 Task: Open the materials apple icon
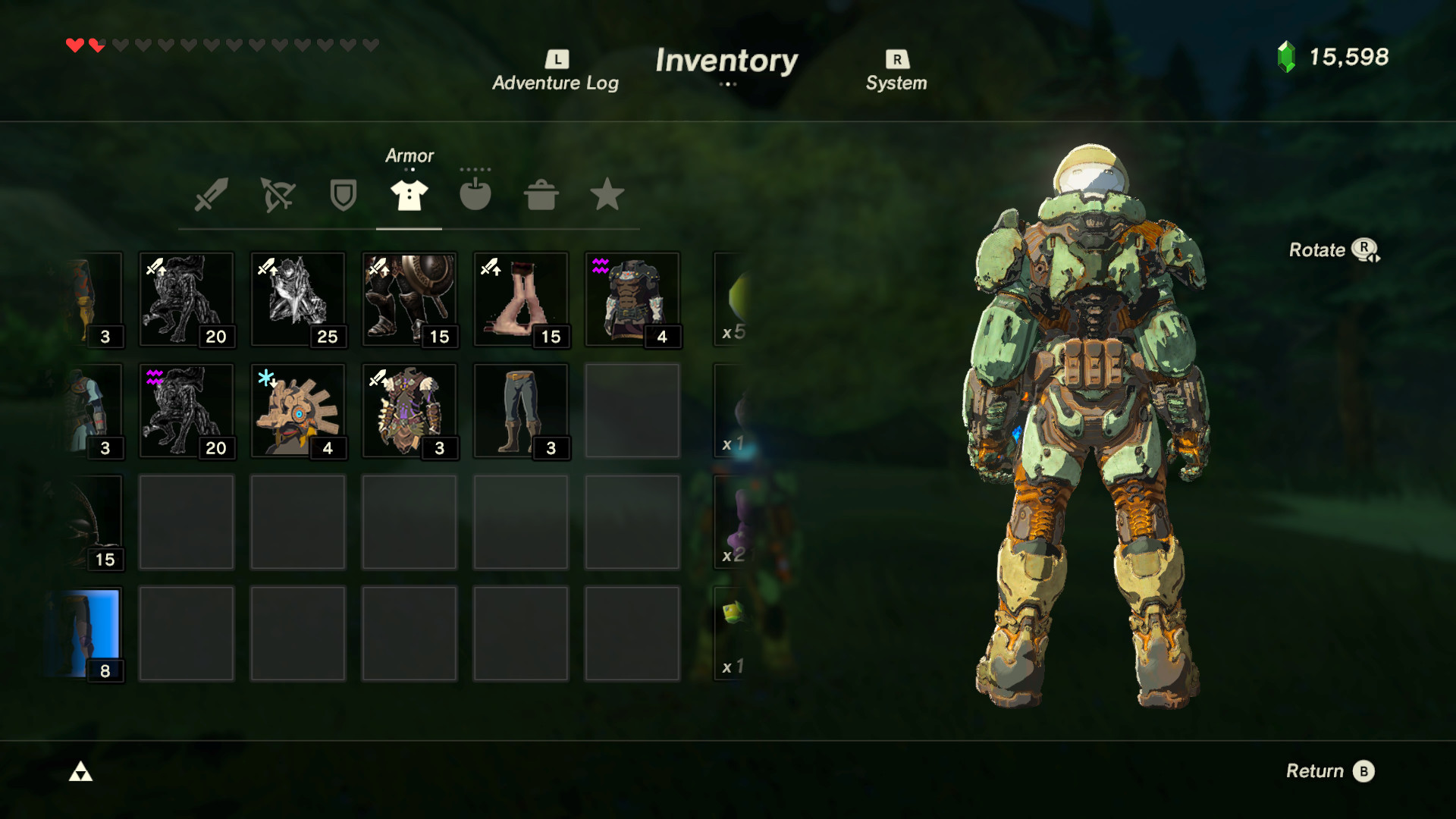475,195
